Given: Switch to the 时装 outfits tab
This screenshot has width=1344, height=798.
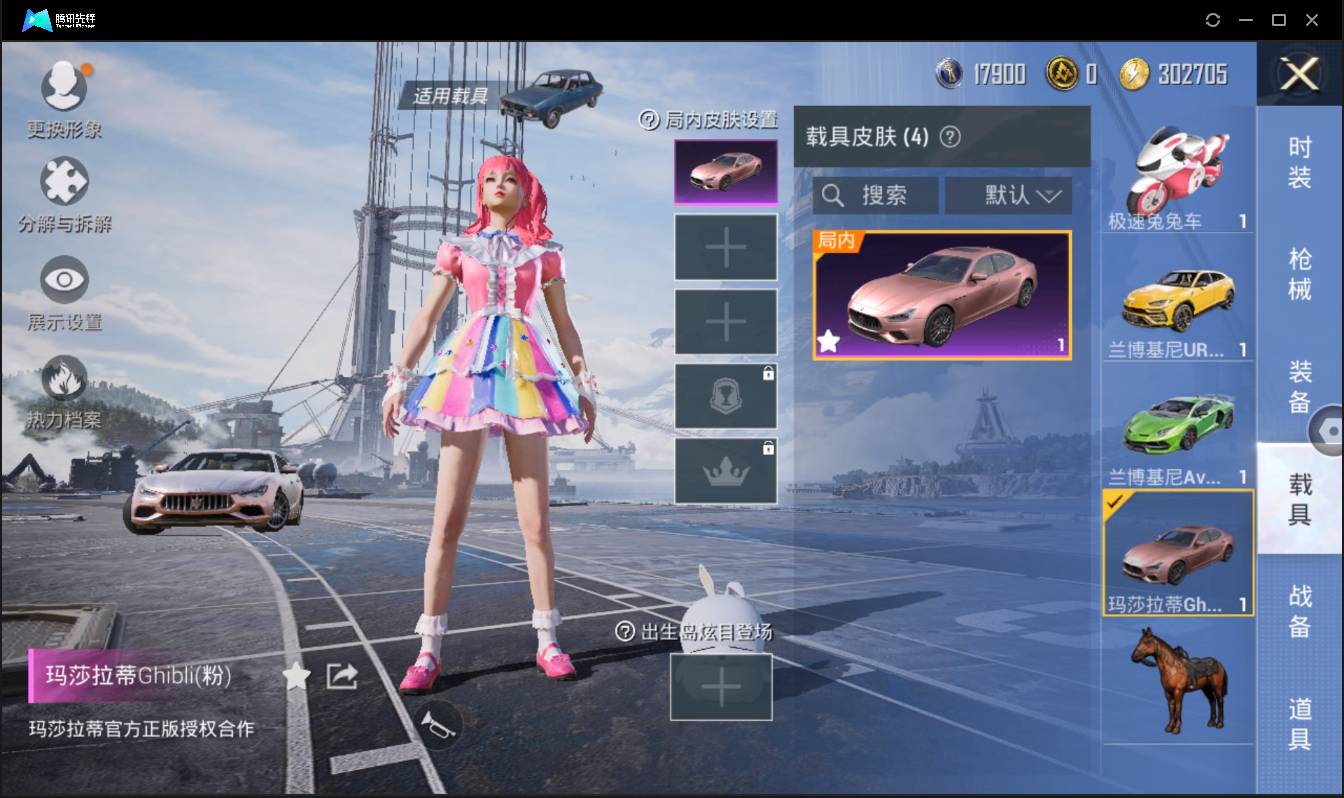Looking at the screenshot, I should coord(1300,163).
